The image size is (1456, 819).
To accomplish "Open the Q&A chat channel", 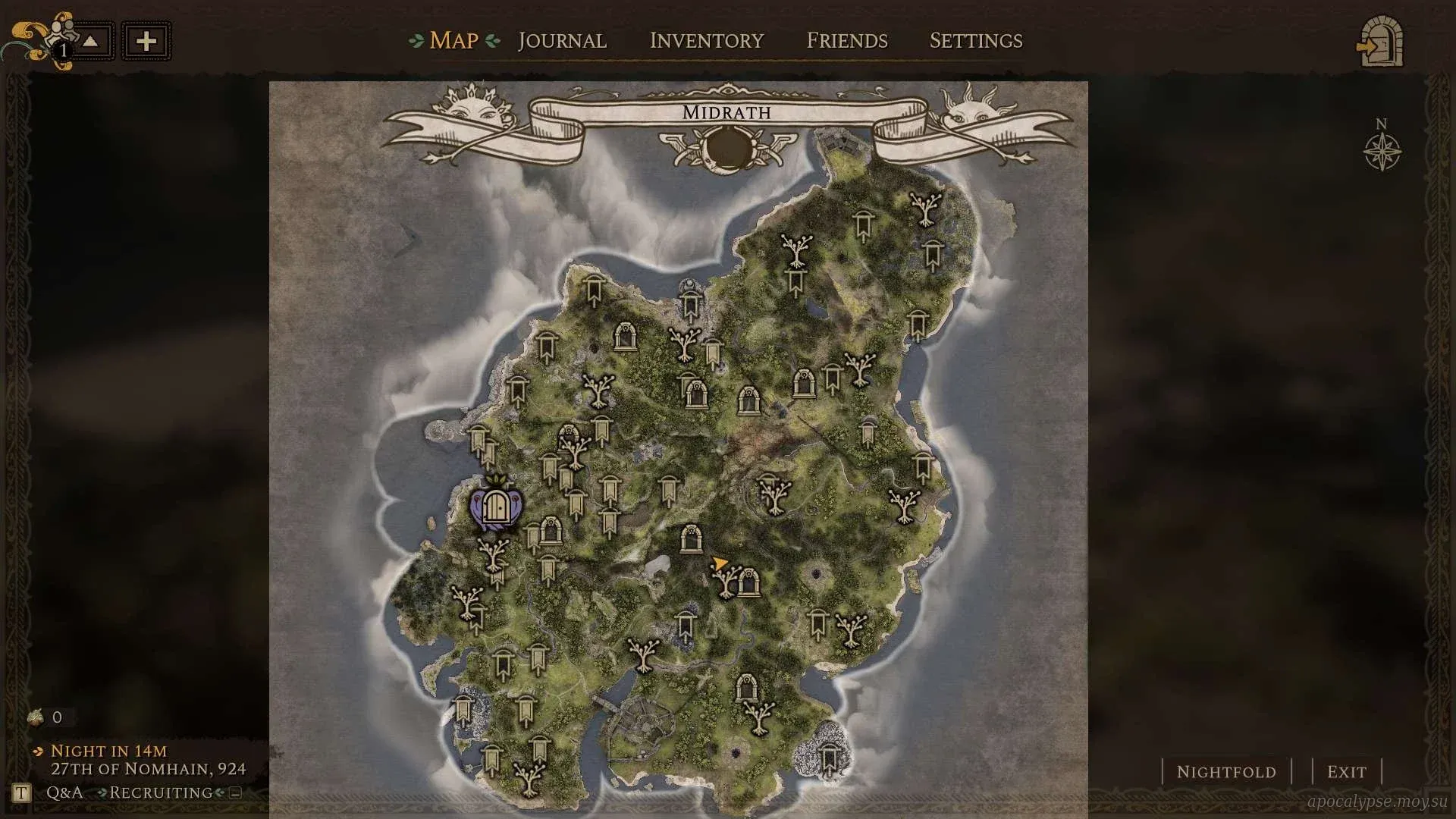I will pos(64,792).
